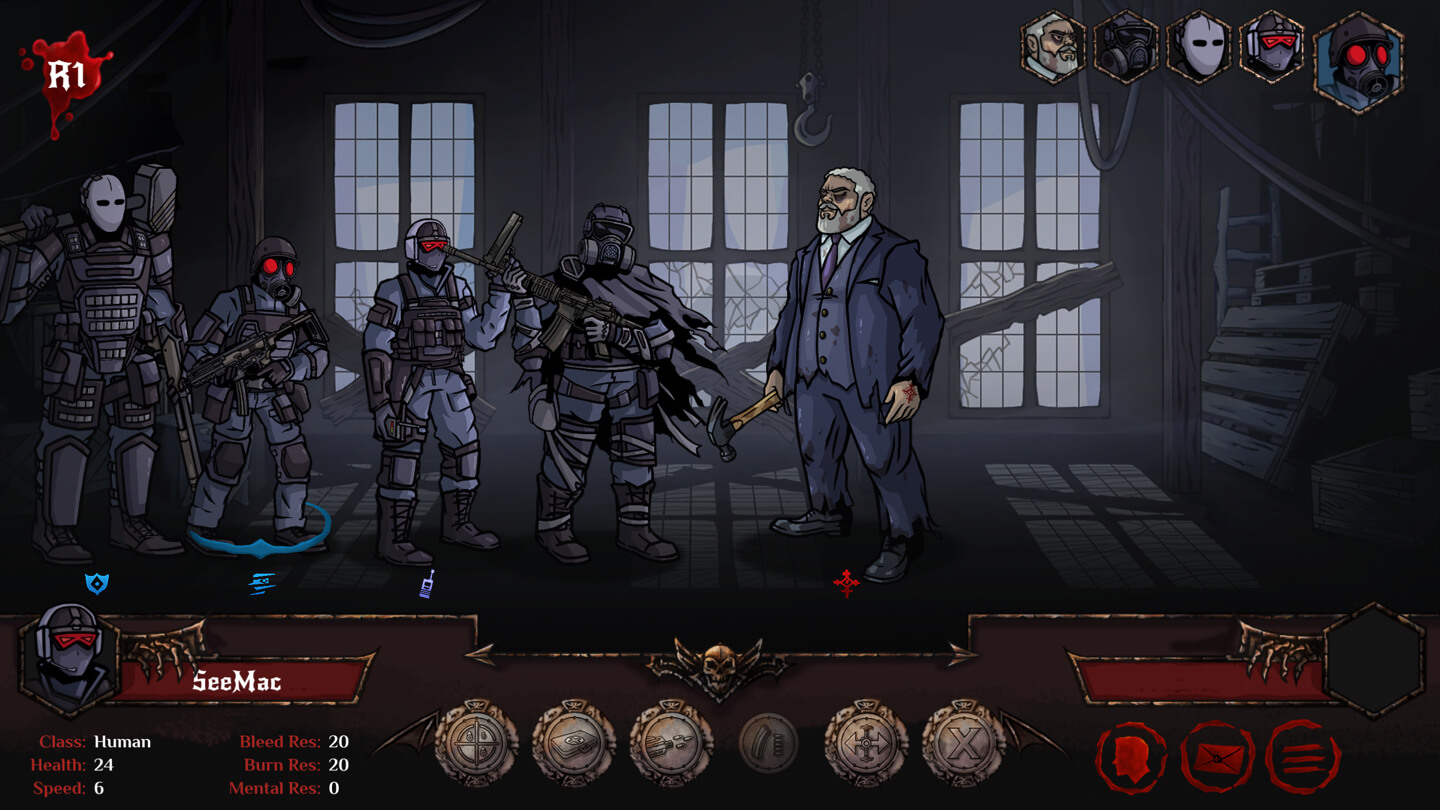Click the red crosshair target marker icon

[x=846, y=583]
